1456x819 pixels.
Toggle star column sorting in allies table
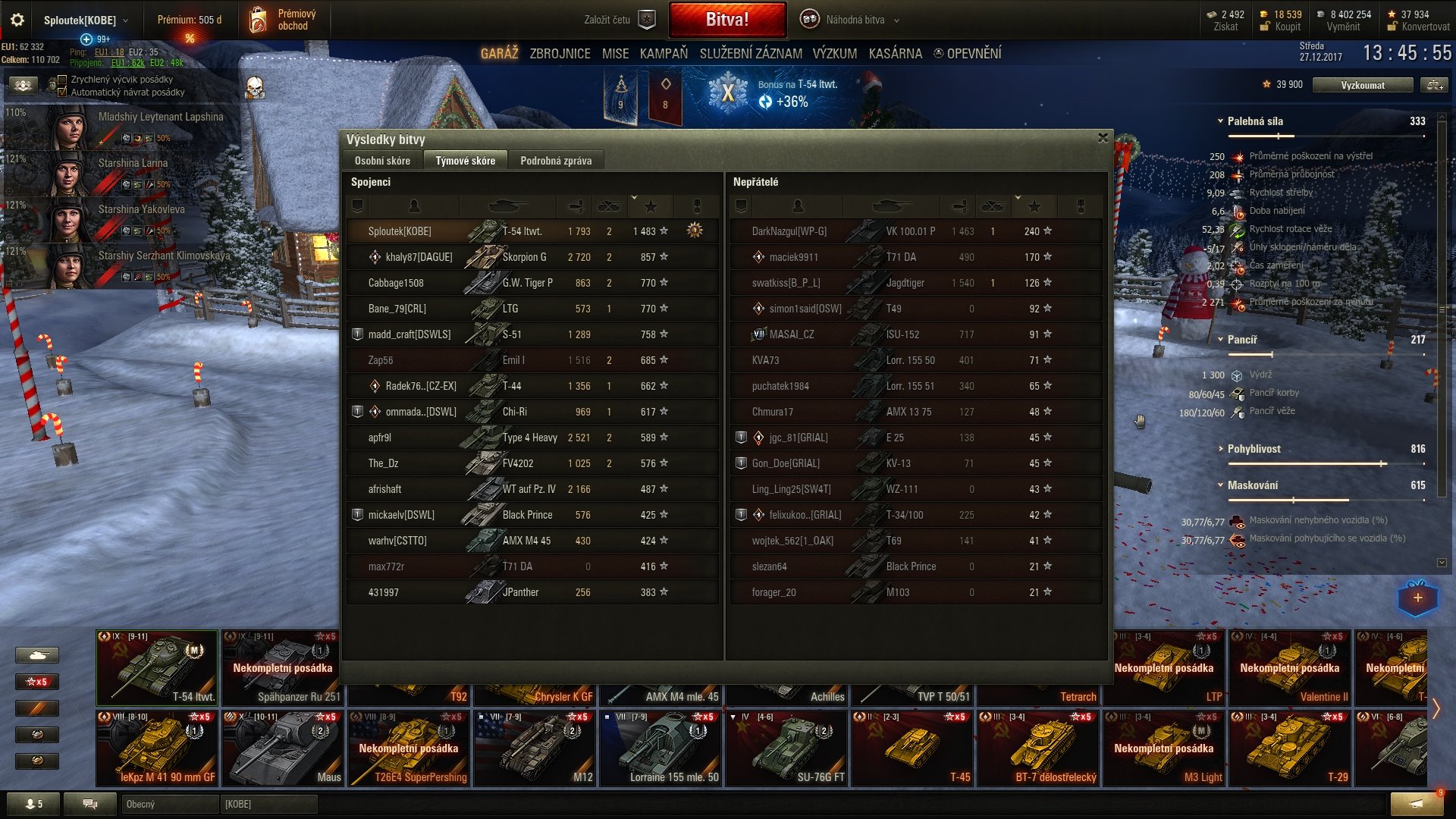[650, 206]
